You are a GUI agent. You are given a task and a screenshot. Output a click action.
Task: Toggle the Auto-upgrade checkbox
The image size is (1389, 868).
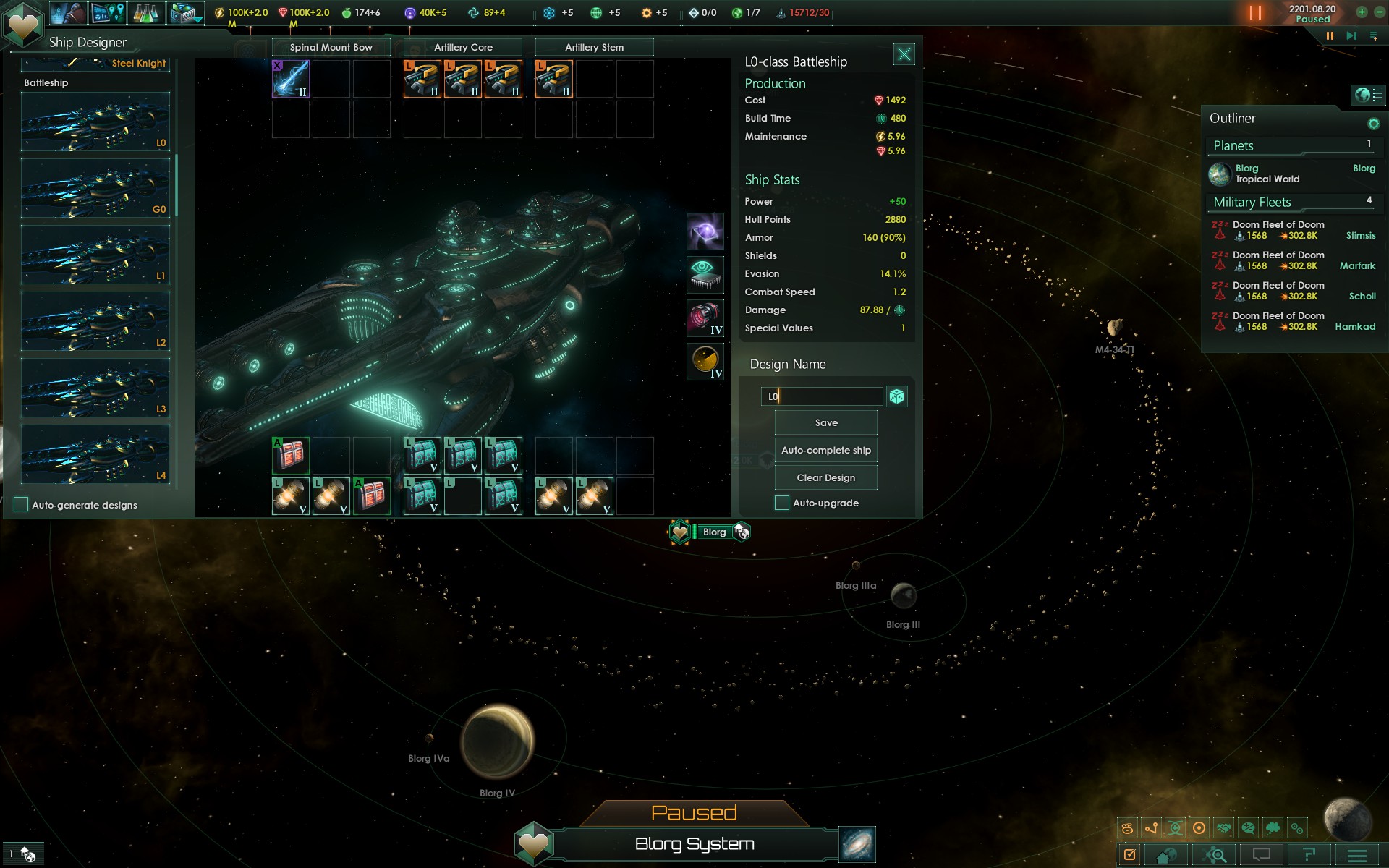pyautogui.click(x=782, y=503)
